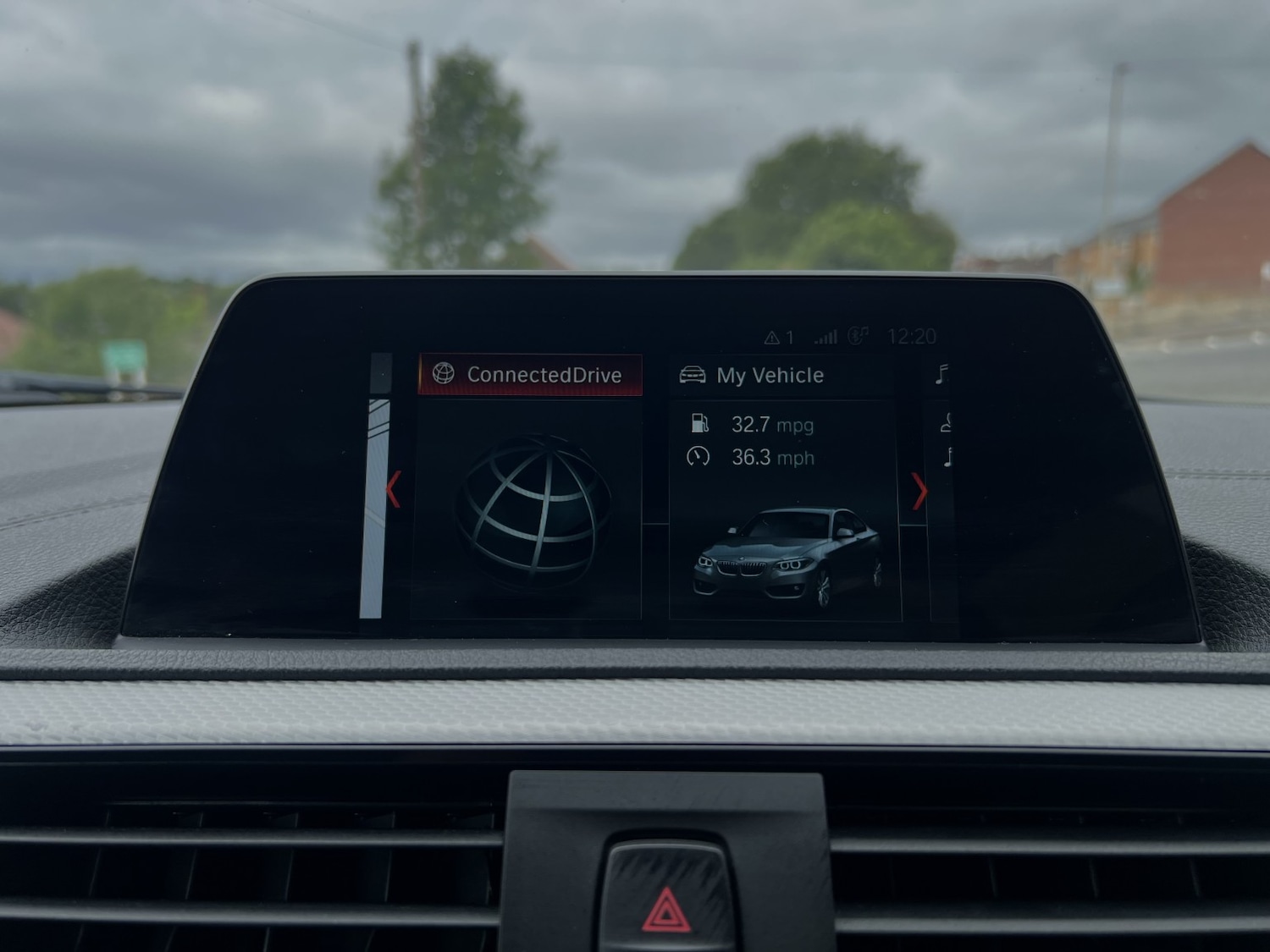The width and height of the screenshot is (1270, 952).
Task: Click the red left arrow
Action: [393, 489]
